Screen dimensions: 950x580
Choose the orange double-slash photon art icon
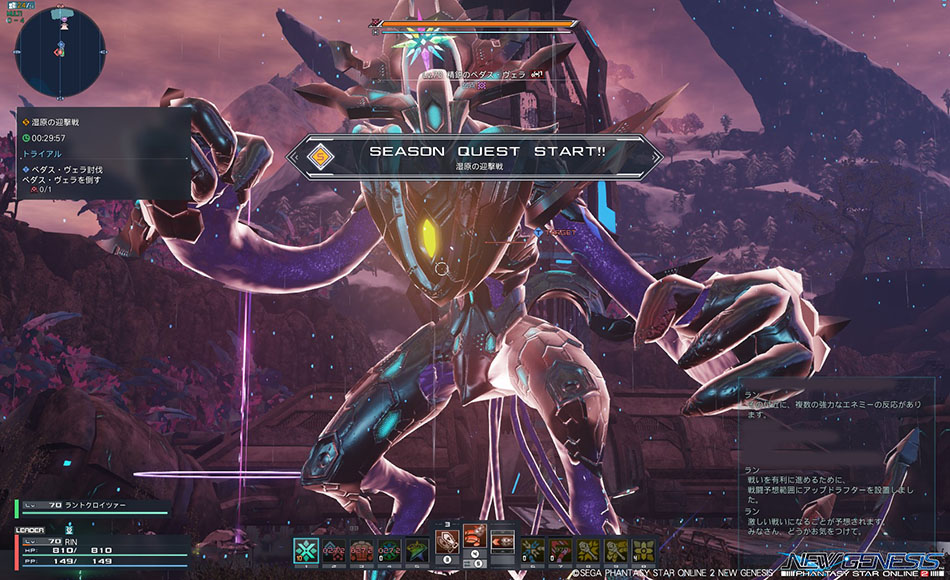[475, 537]
